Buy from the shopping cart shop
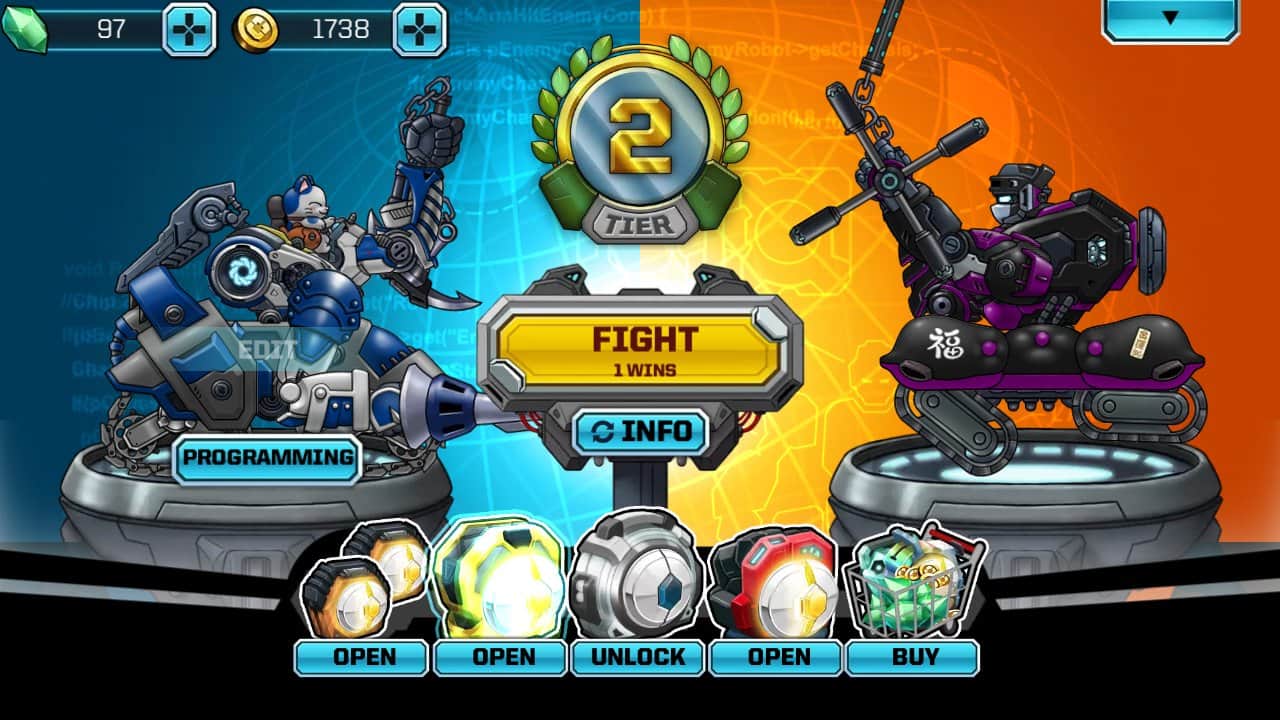This screenshot has width=1280, height=720. coord(912,657)
